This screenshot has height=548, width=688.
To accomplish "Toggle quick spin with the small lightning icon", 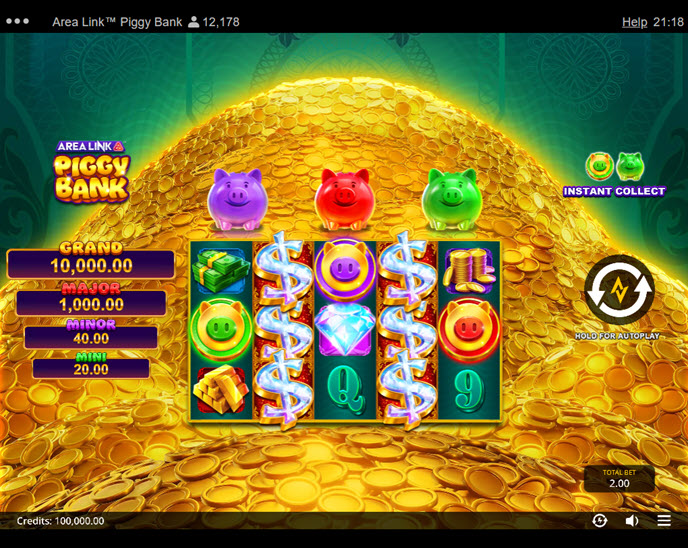I will click(599, 521).
